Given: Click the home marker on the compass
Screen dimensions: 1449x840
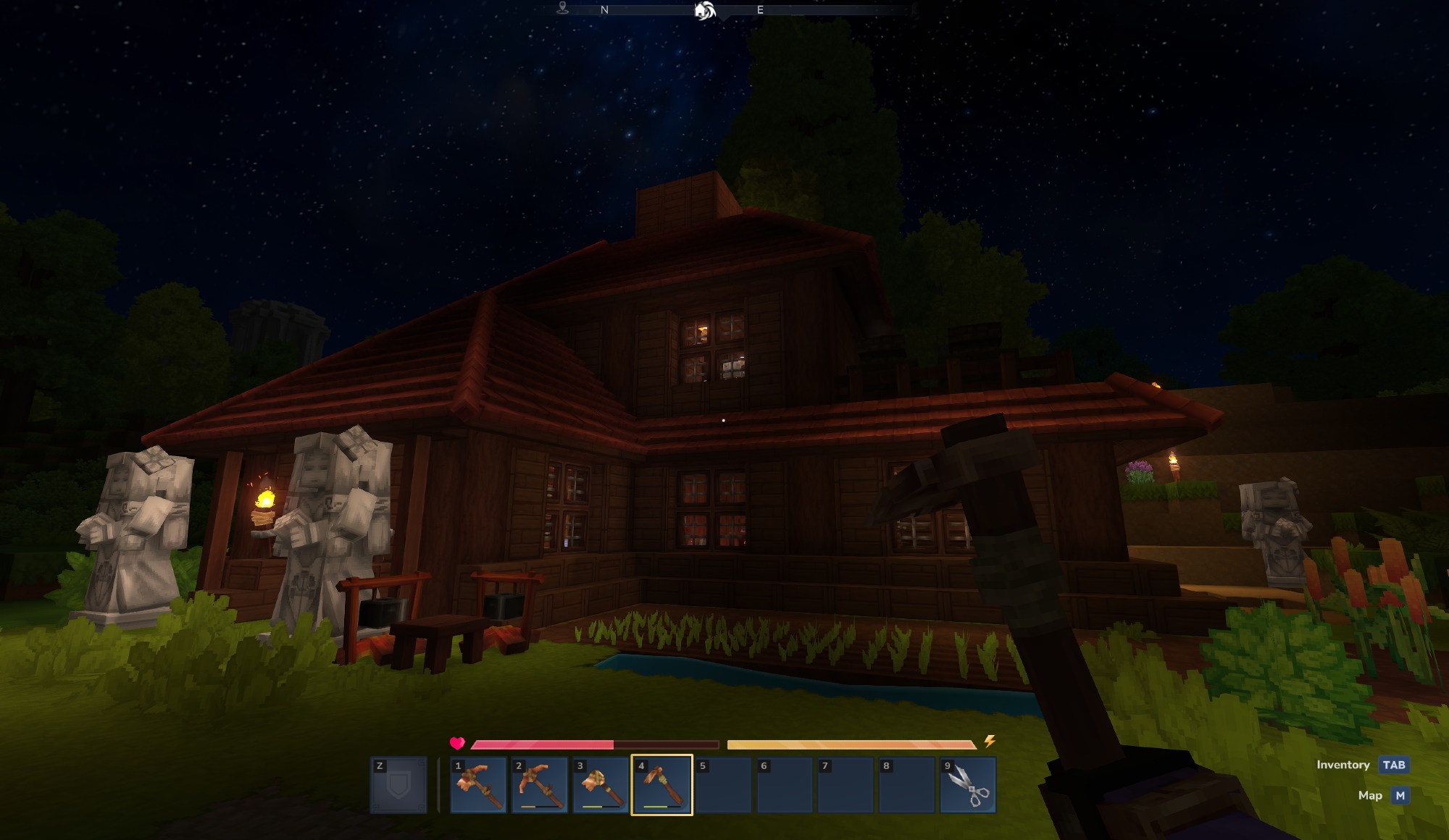Looking at the screenshot, I should pyautogui.click(x=705, y=10).
